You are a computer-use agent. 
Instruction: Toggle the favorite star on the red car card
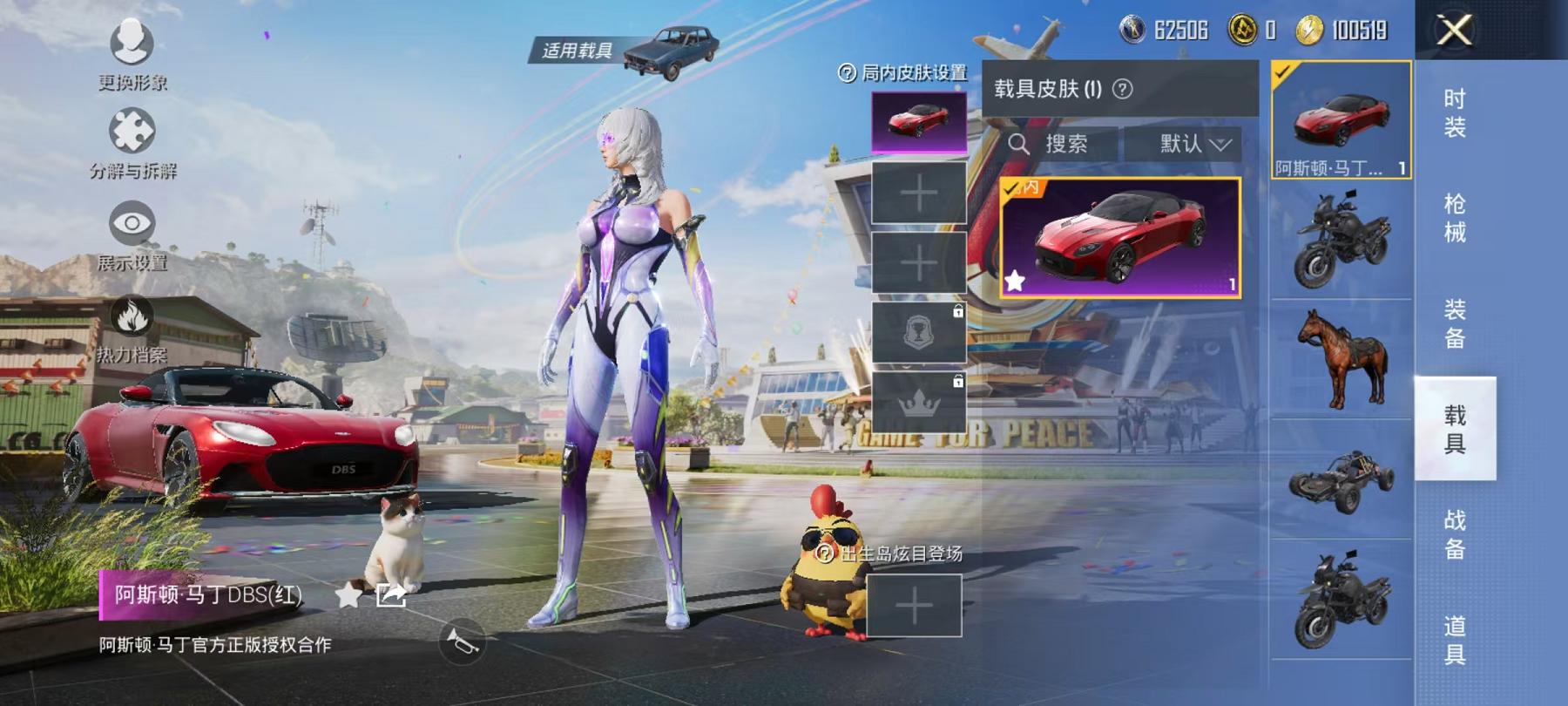pyautogui.click(x=1017, y=281)
